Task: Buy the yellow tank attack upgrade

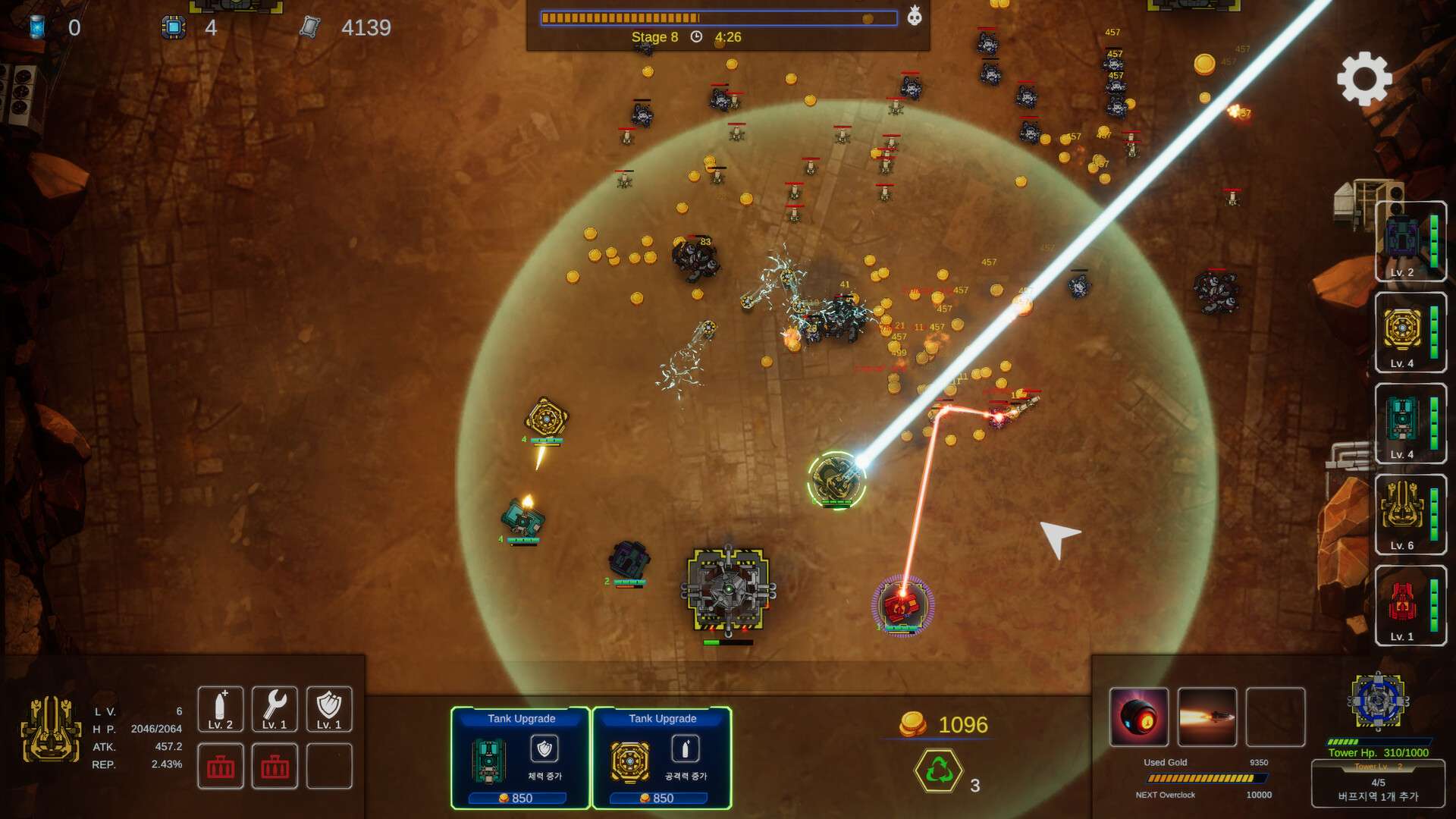Action: click(661, 758)
